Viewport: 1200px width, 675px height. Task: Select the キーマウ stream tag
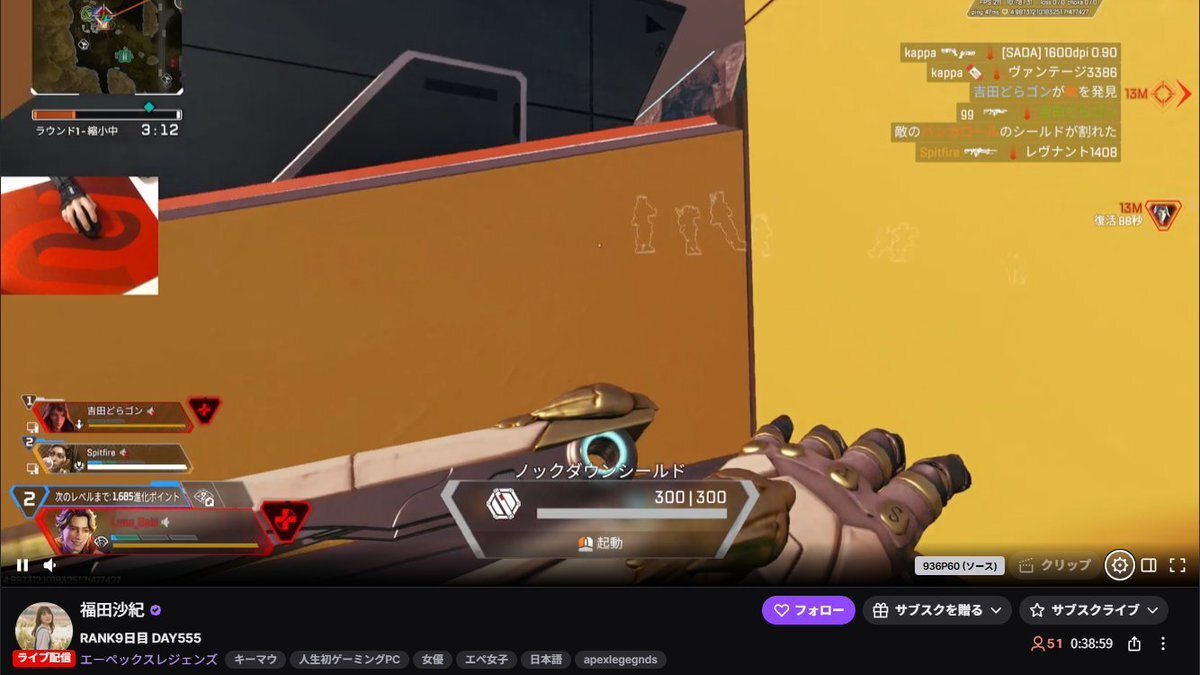[254, 660]
